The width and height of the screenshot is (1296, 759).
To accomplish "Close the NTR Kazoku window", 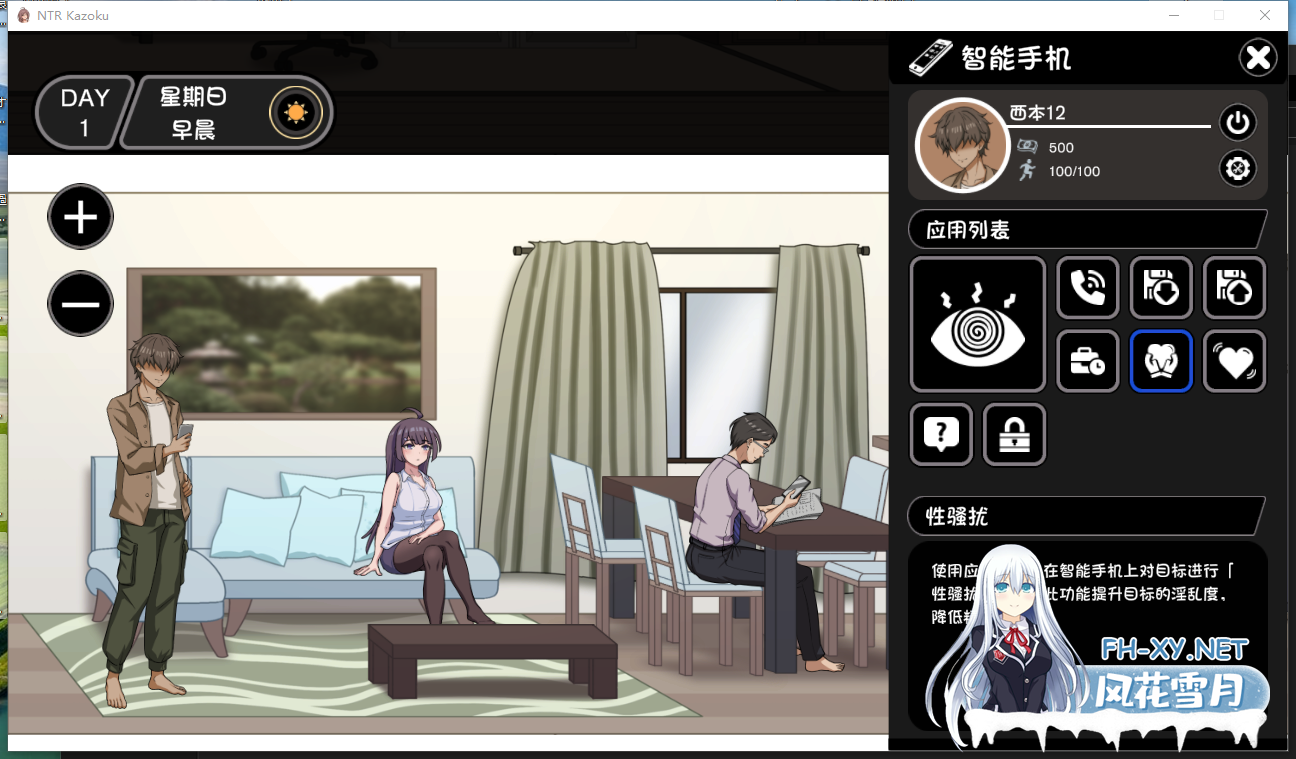I will 1265,15.
